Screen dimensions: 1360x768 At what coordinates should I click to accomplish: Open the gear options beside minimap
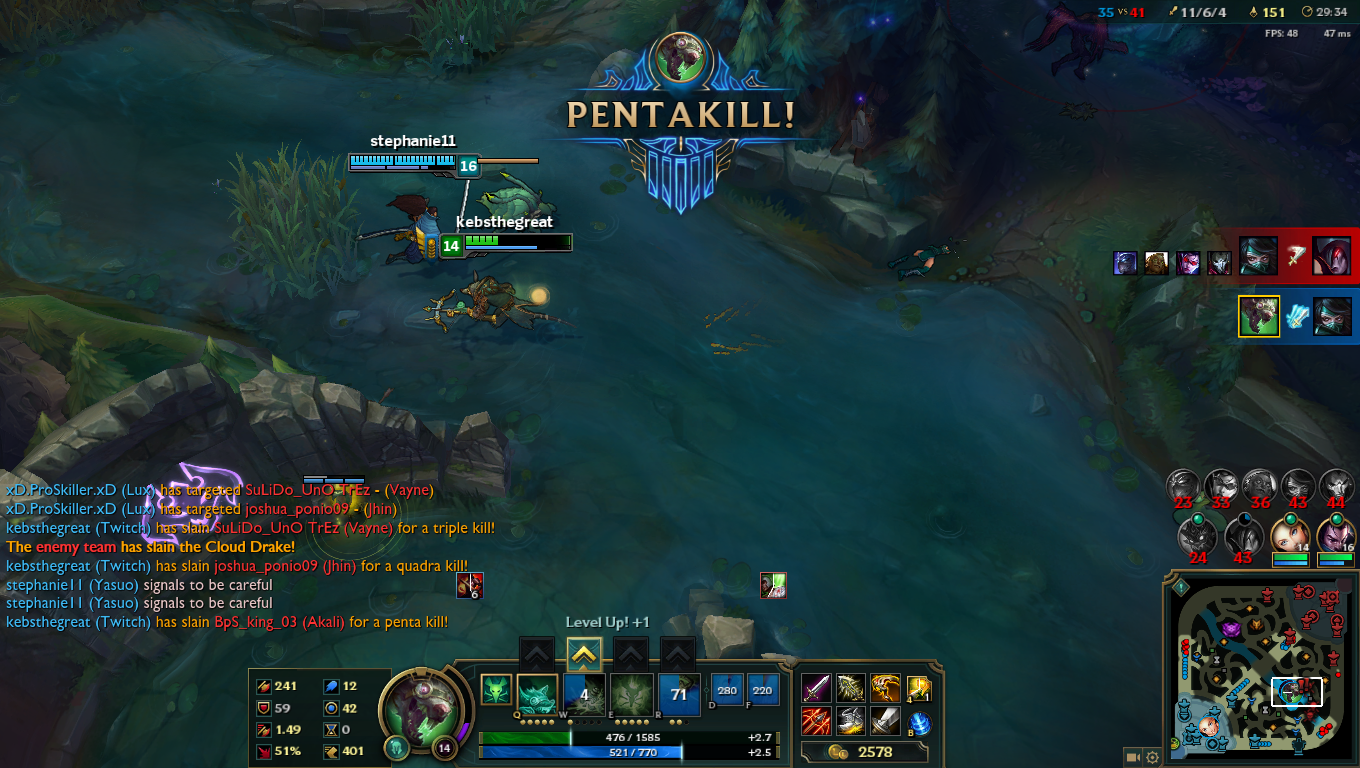1152,757
